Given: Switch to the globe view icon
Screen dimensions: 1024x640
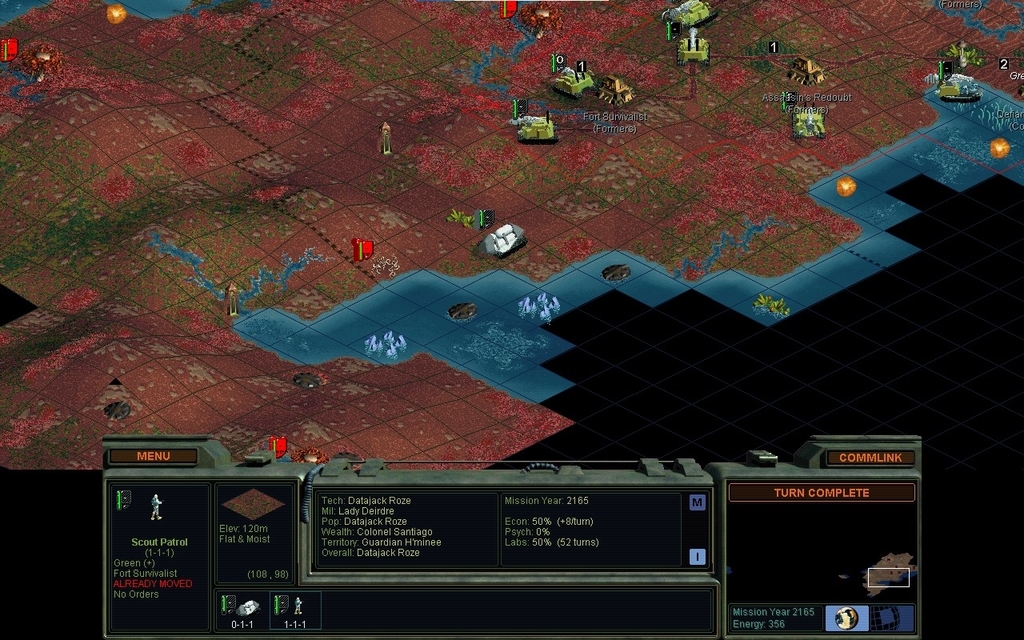Looking at the screenshot, I should coord(847,618).
